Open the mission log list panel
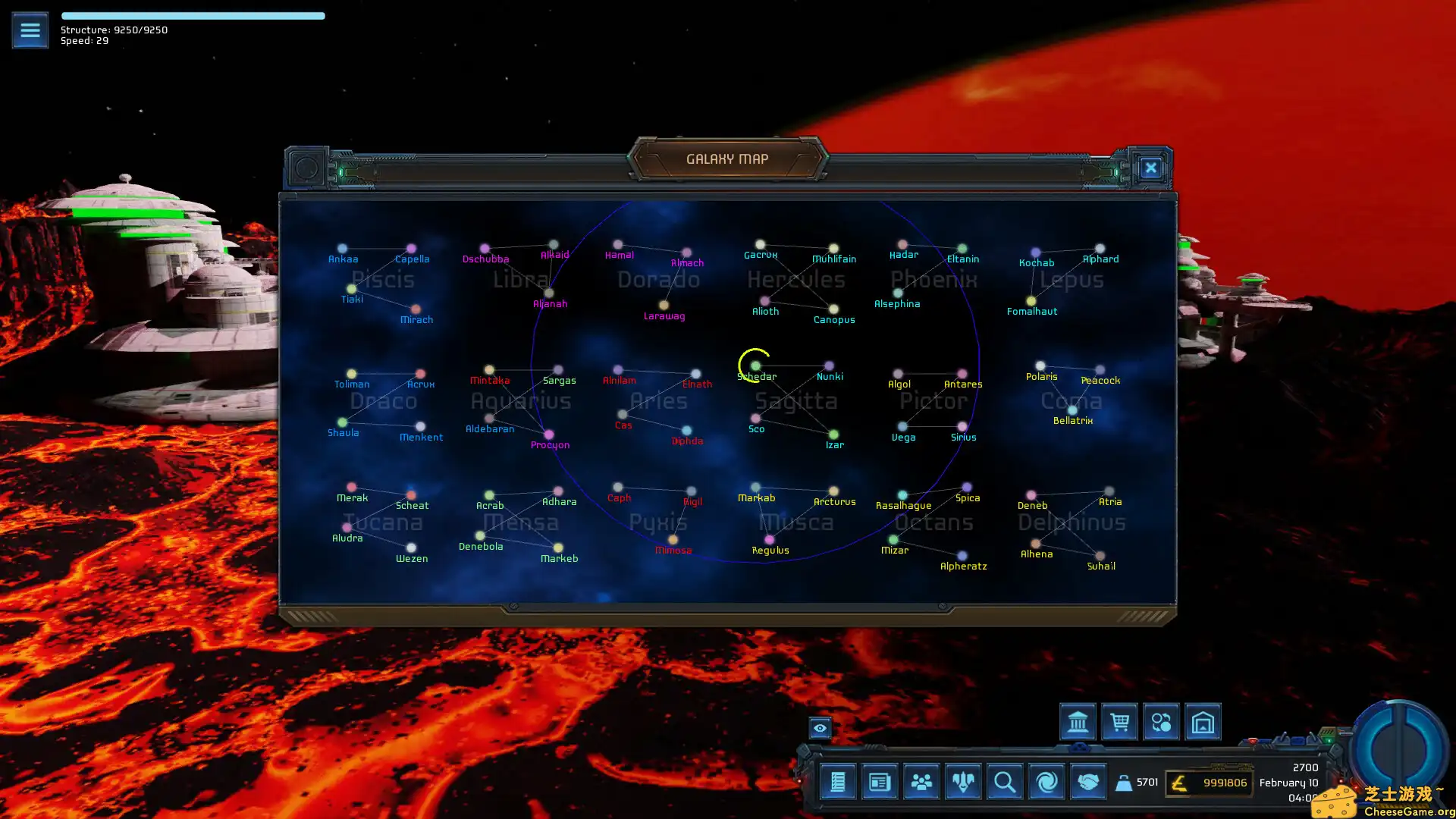This screenshot has height=819, width=1456. click(x=837, y=782)
